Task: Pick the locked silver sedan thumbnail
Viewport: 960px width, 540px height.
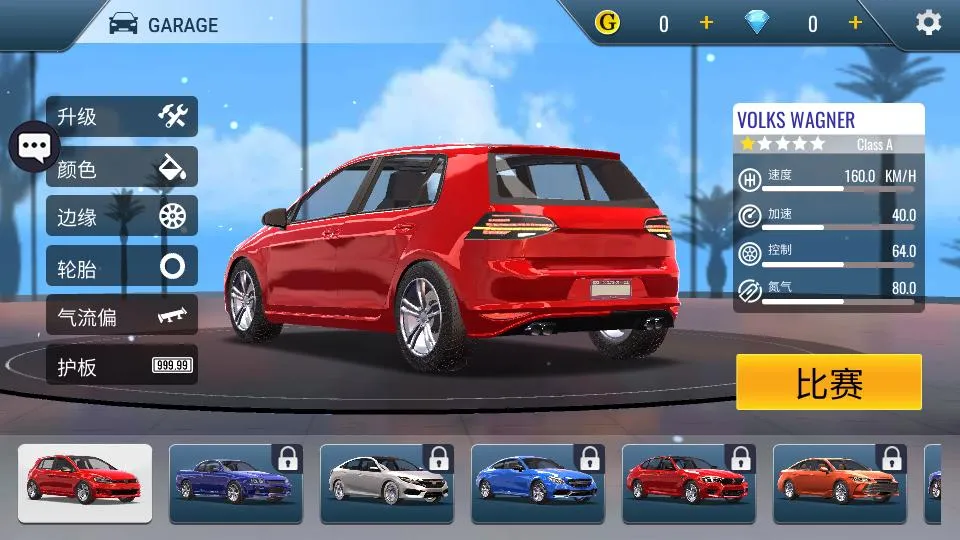Action: (386, 483)
